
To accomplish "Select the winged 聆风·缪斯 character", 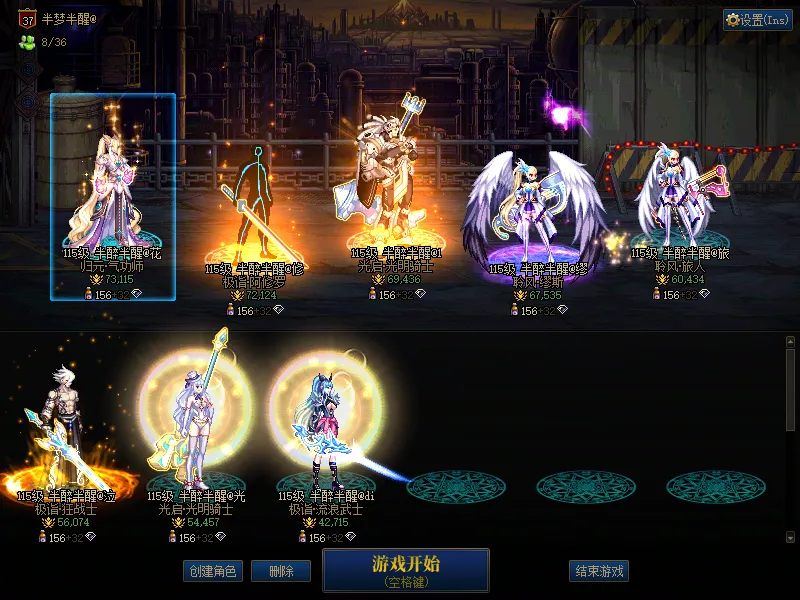I will (537, 215).
